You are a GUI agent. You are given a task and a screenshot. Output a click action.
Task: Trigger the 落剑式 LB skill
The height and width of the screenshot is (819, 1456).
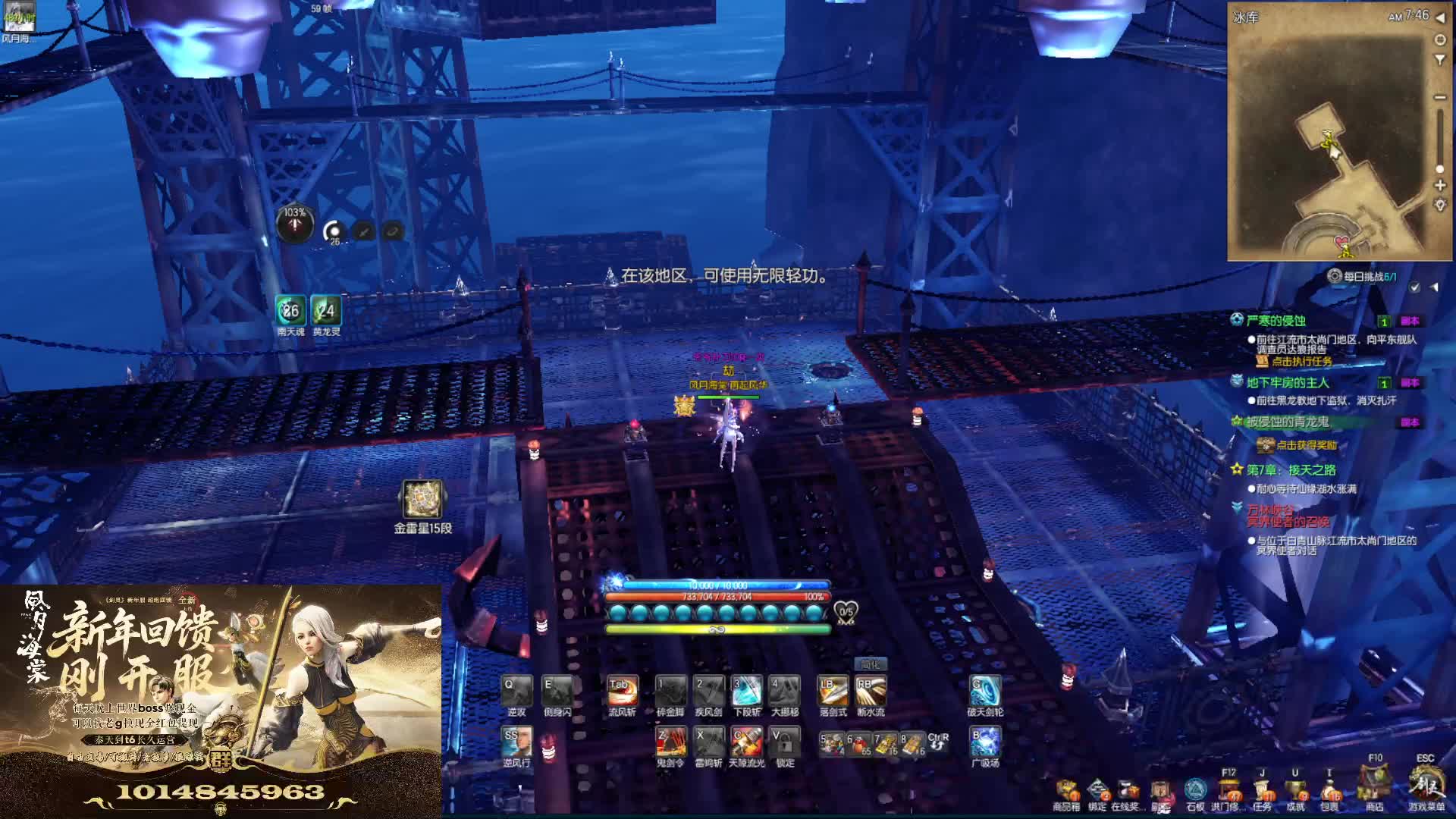tap(833, 692)
